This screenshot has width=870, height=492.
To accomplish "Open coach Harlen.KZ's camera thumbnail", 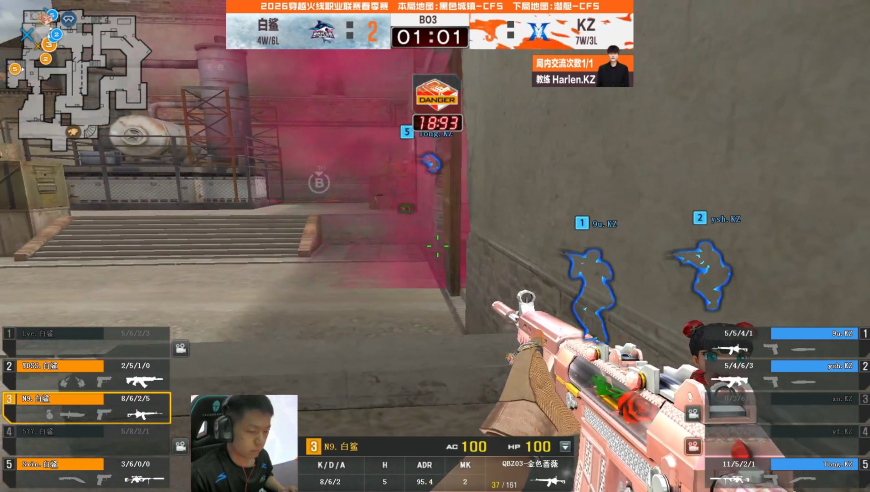I will pos(615,71).
